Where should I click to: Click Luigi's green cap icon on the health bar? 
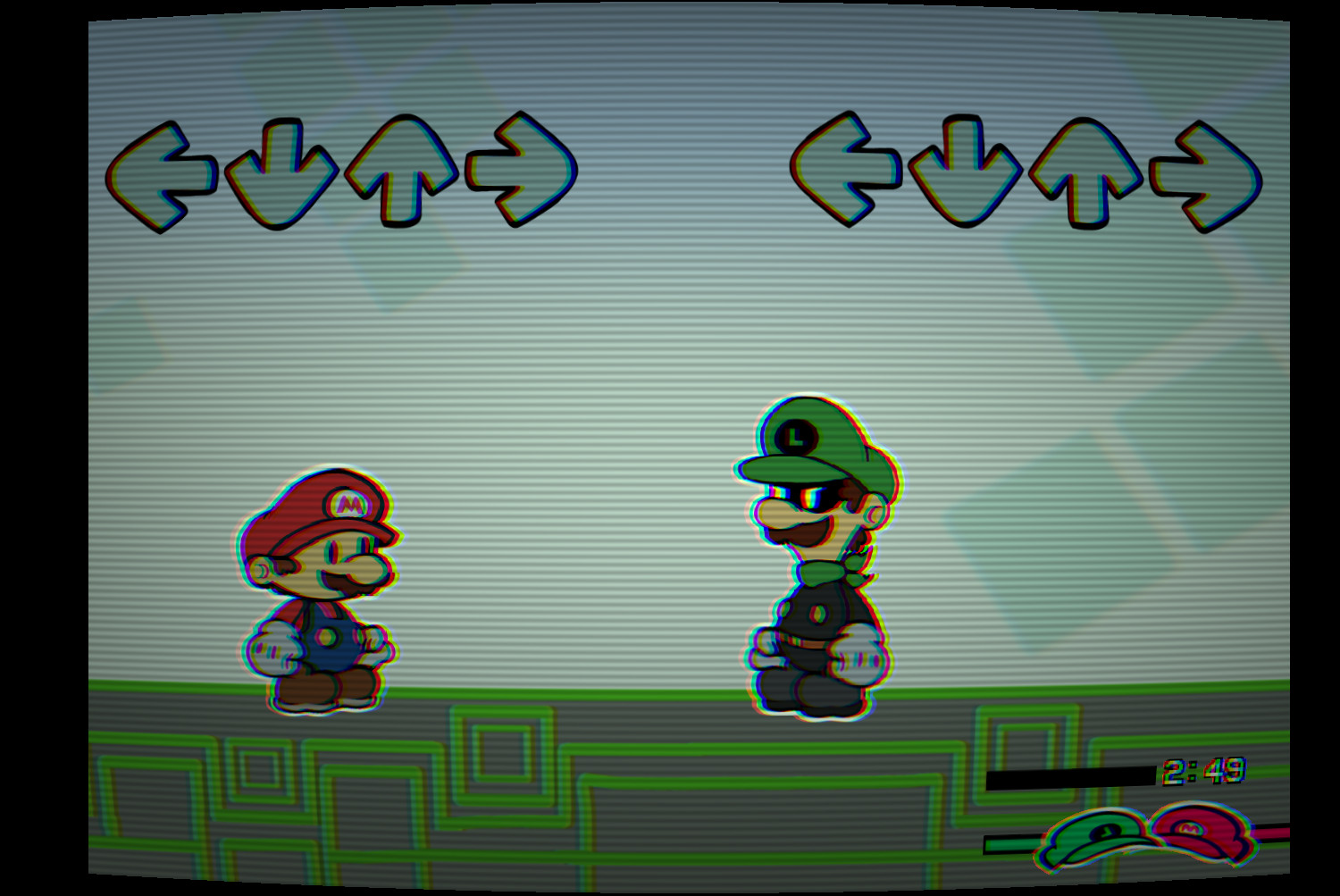[x=1088, y=834]
